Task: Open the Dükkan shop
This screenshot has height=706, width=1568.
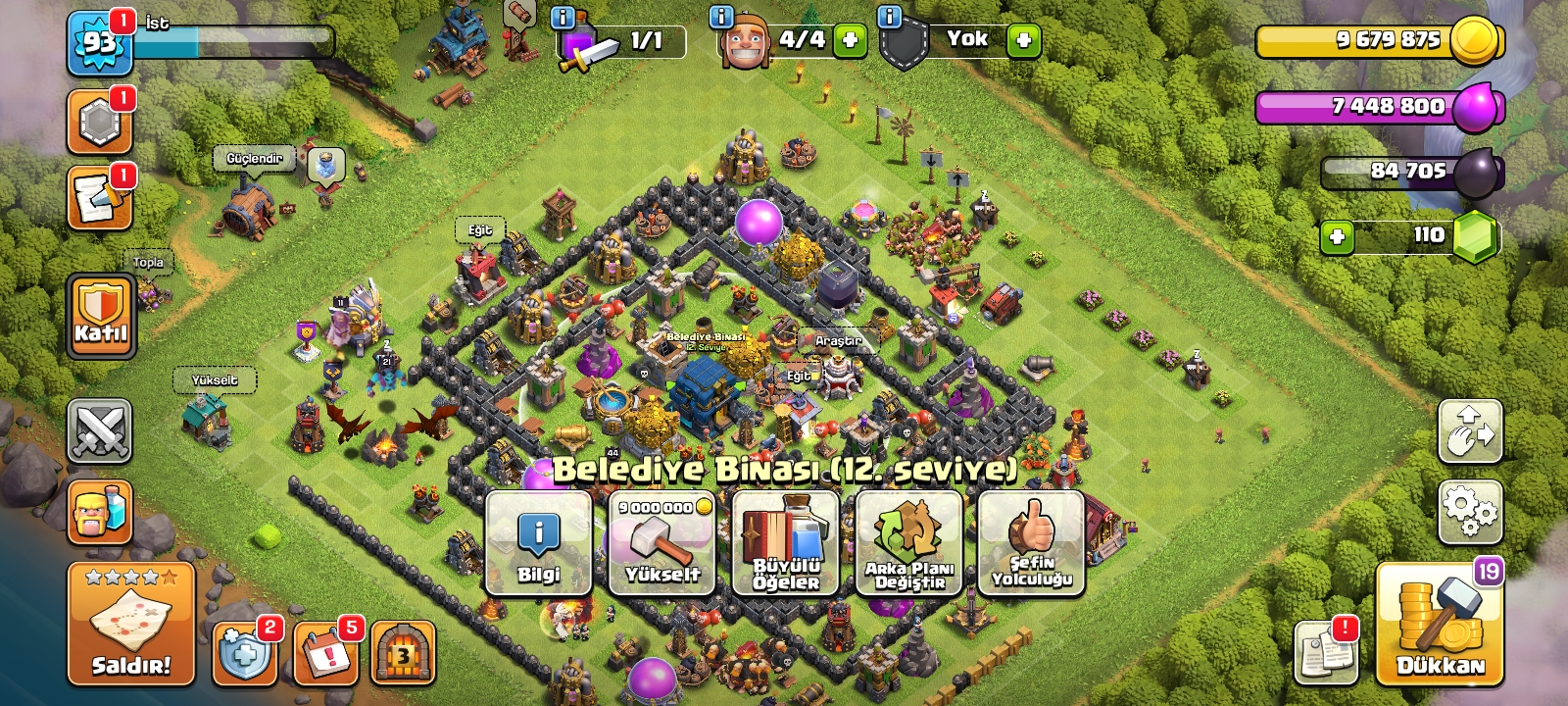Action: 1439,625
